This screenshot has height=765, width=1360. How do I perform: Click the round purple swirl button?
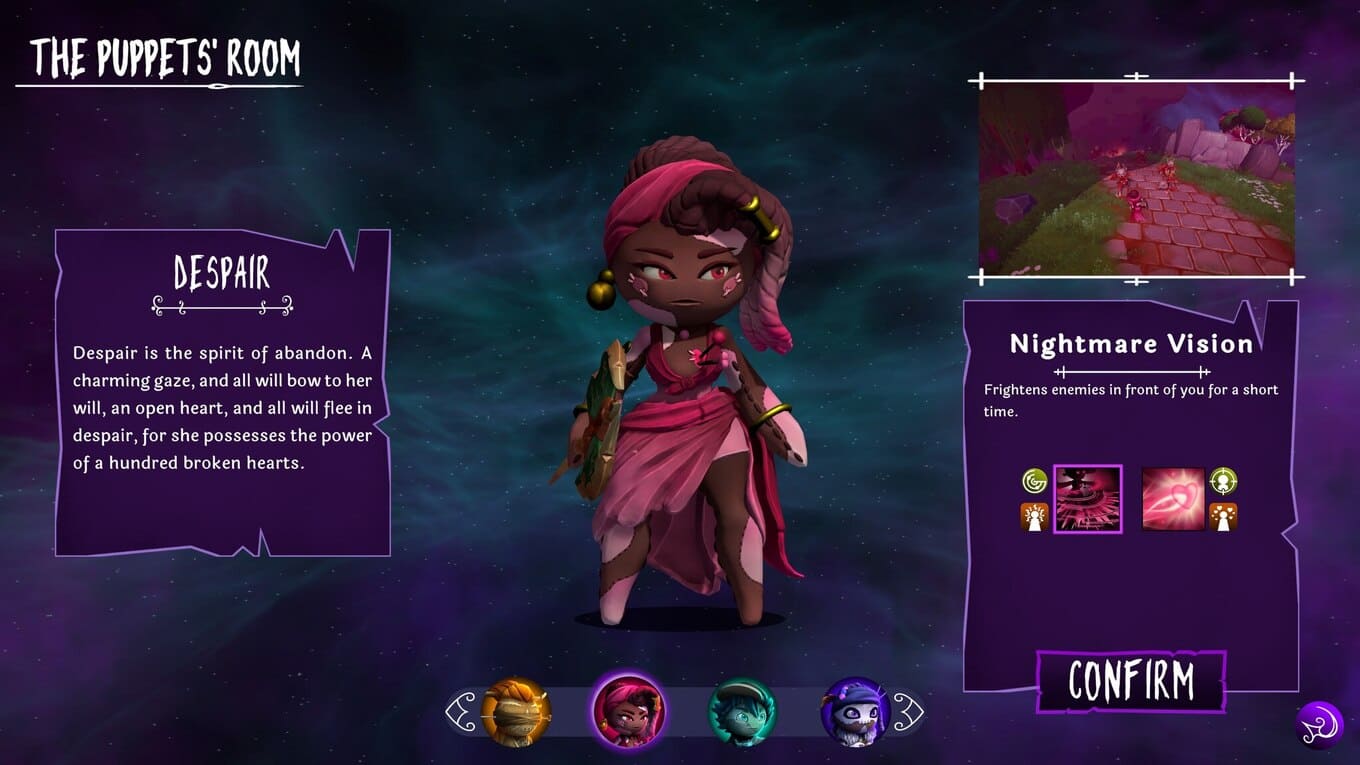pyautogui.click(x=1319, y=725)
